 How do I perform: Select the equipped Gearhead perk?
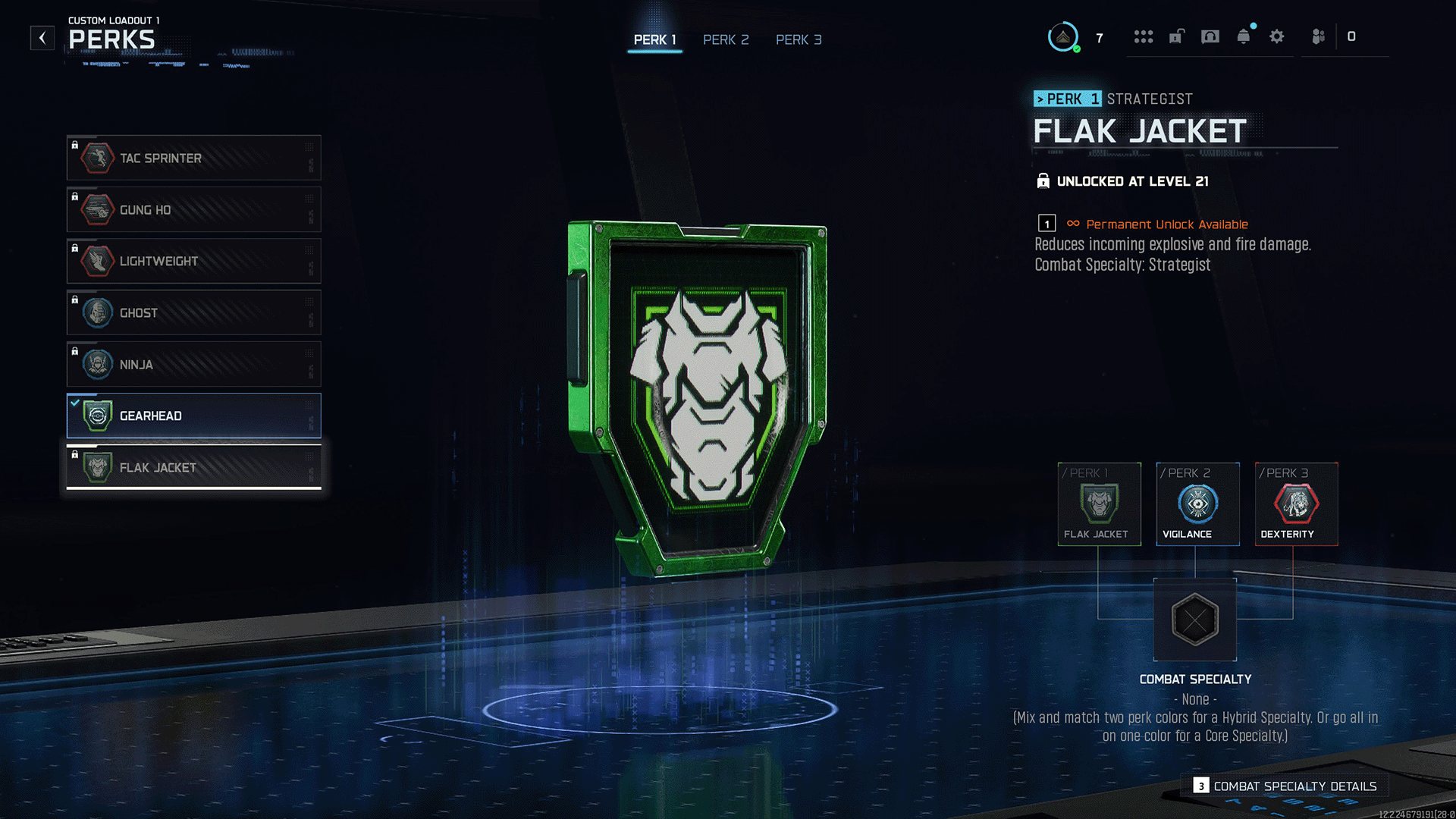(x=193, y=416)
